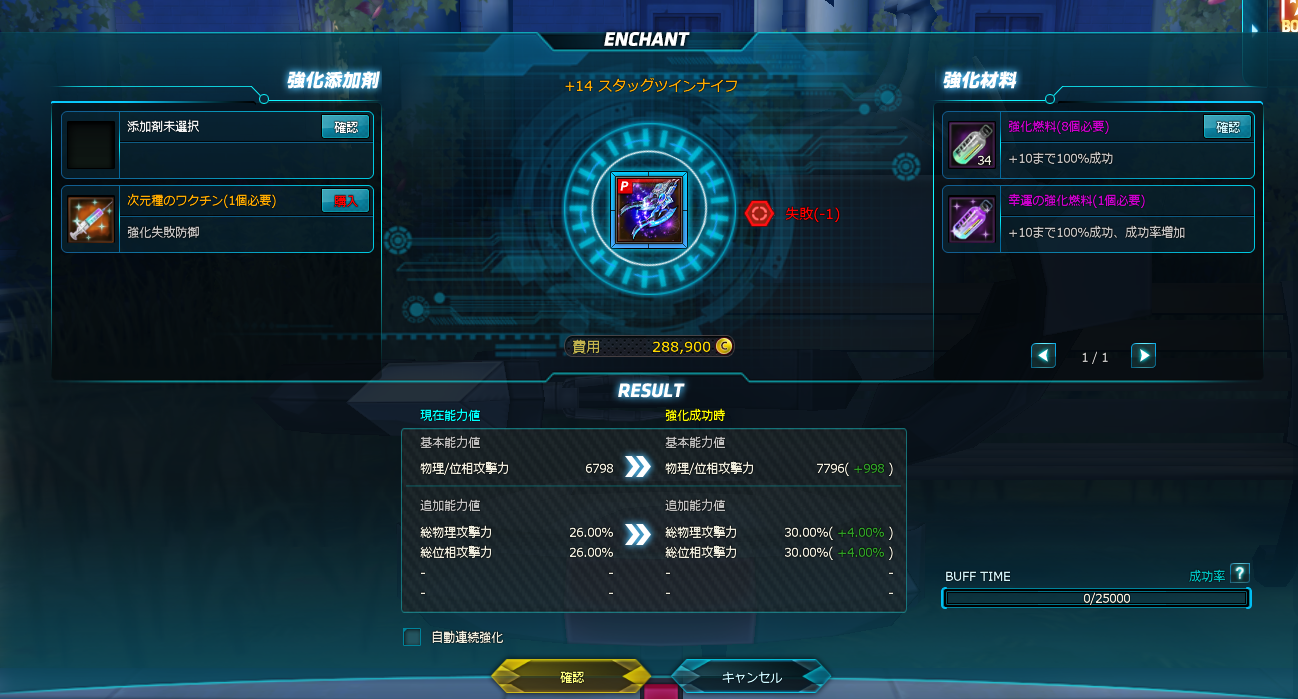The width and height of the screenshot is (1298, 699).
Task: Click 確認 beside 添加剤未選択
Action: (x=345, y=127)
